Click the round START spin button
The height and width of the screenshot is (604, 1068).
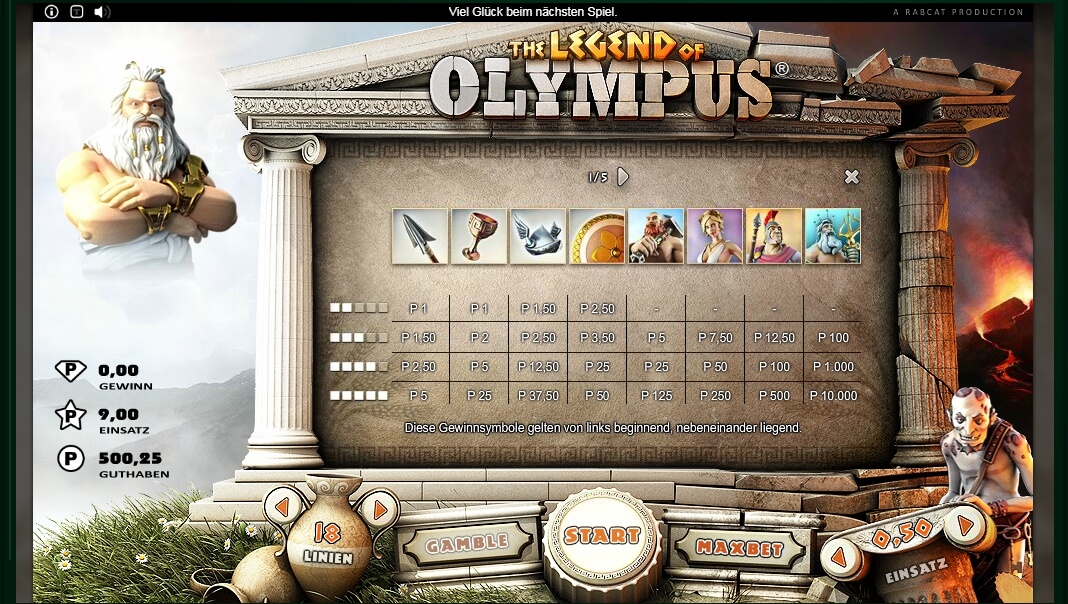tap(601, 537)
